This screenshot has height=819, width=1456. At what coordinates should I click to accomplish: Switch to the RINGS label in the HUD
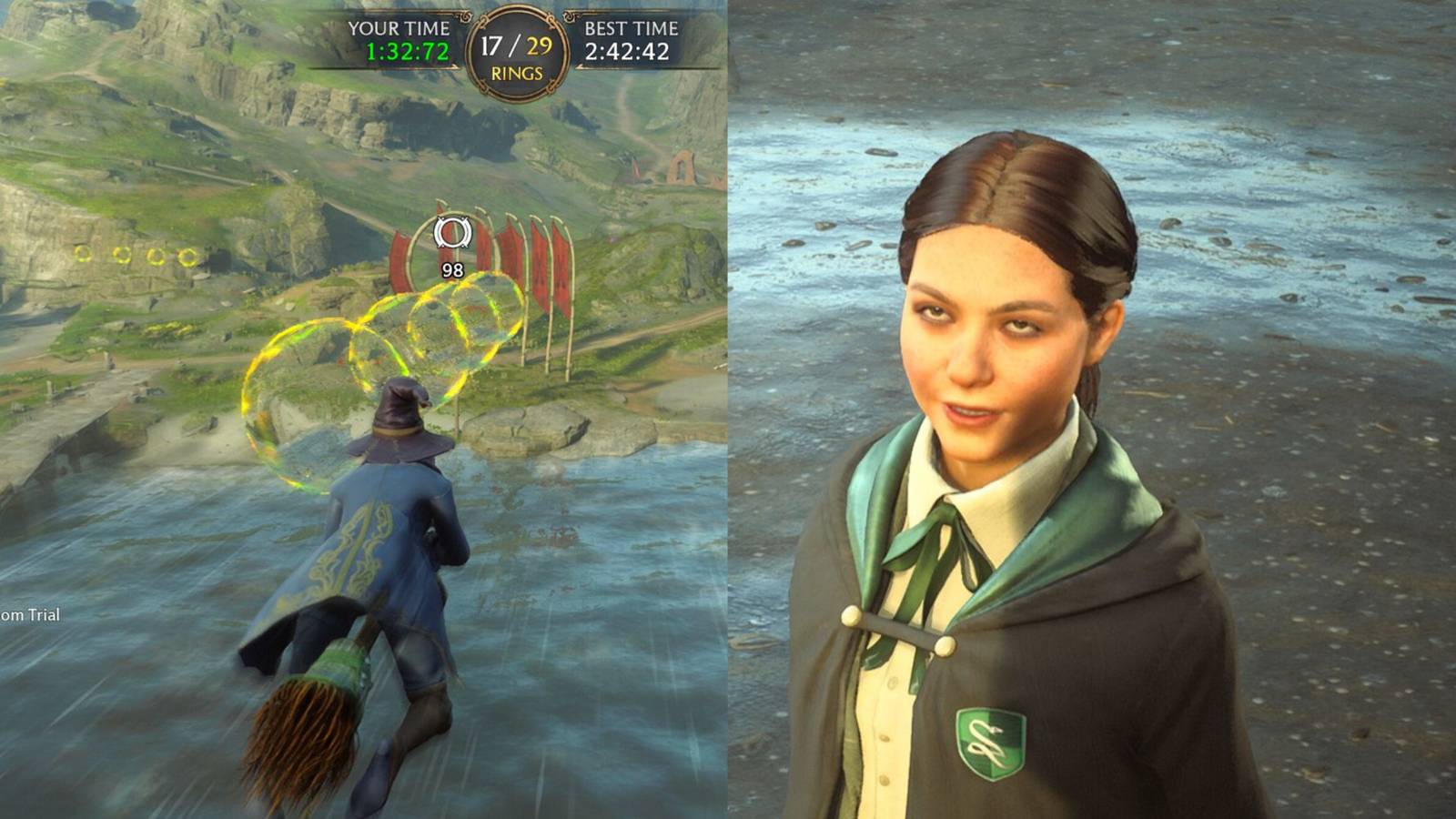tap(515, 73)
